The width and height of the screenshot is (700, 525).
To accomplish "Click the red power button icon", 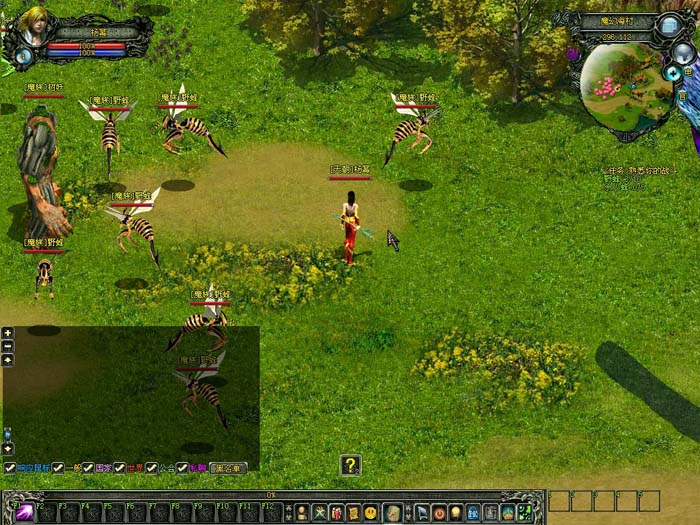I will coord(439,512).
